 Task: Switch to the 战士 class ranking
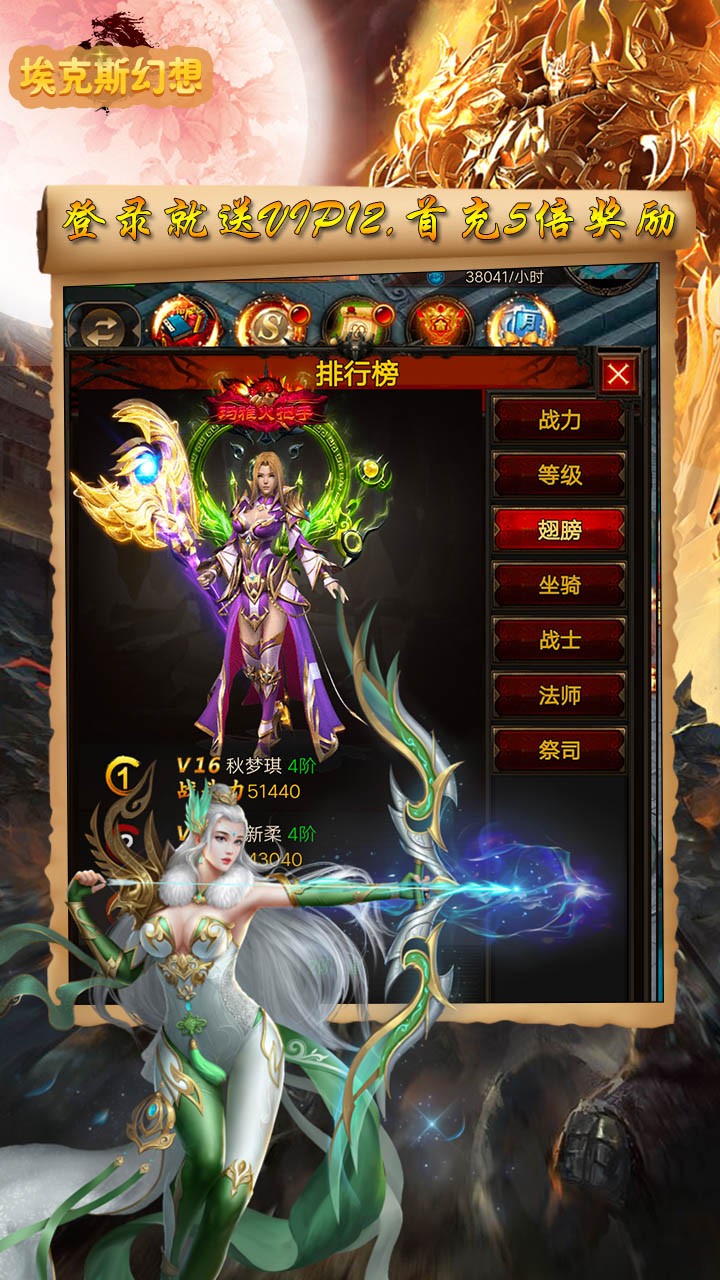[x=559, y=640]
